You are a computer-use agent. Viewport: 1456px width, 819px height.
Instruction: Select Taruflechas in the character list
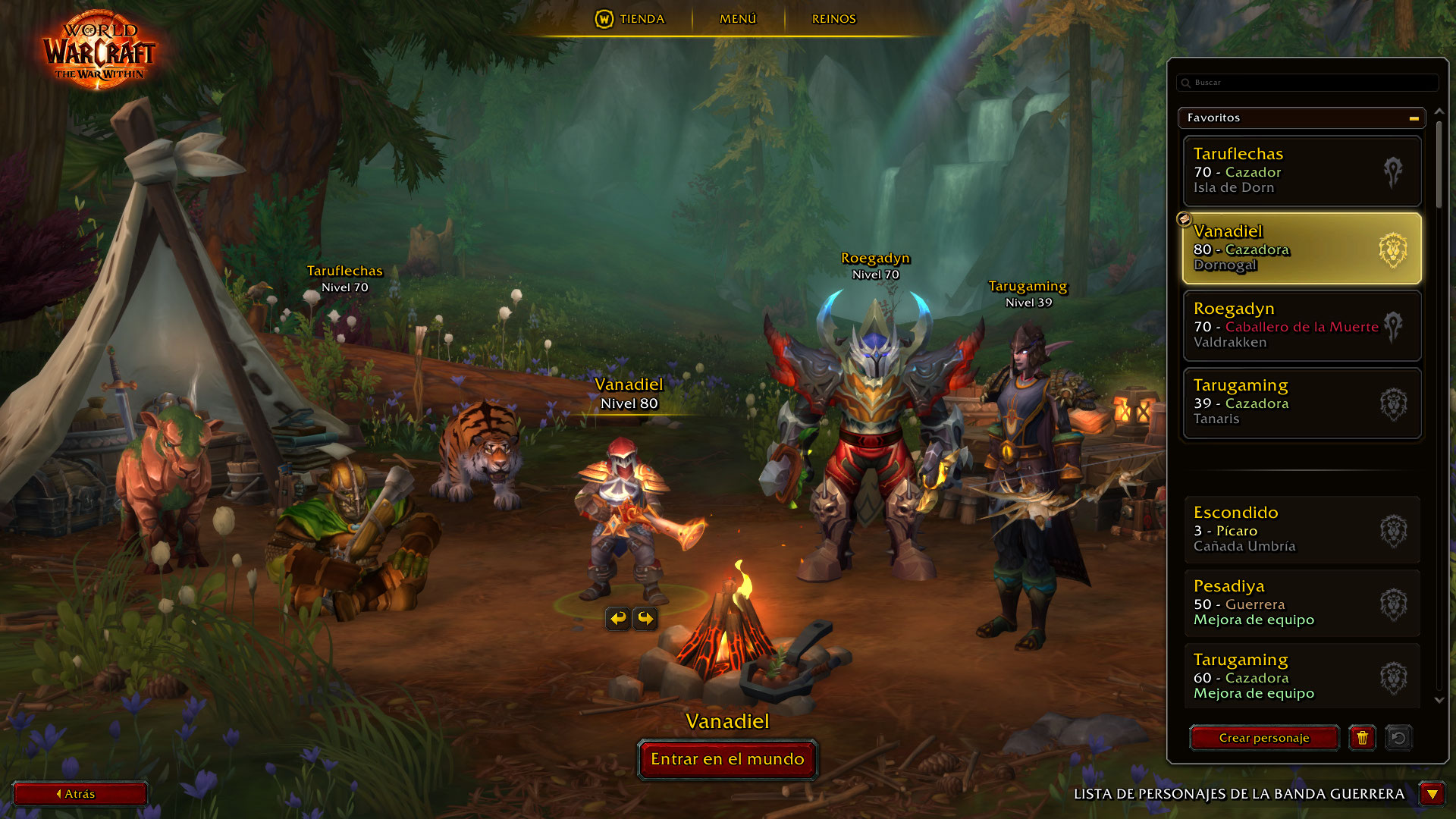point(1301,171)
